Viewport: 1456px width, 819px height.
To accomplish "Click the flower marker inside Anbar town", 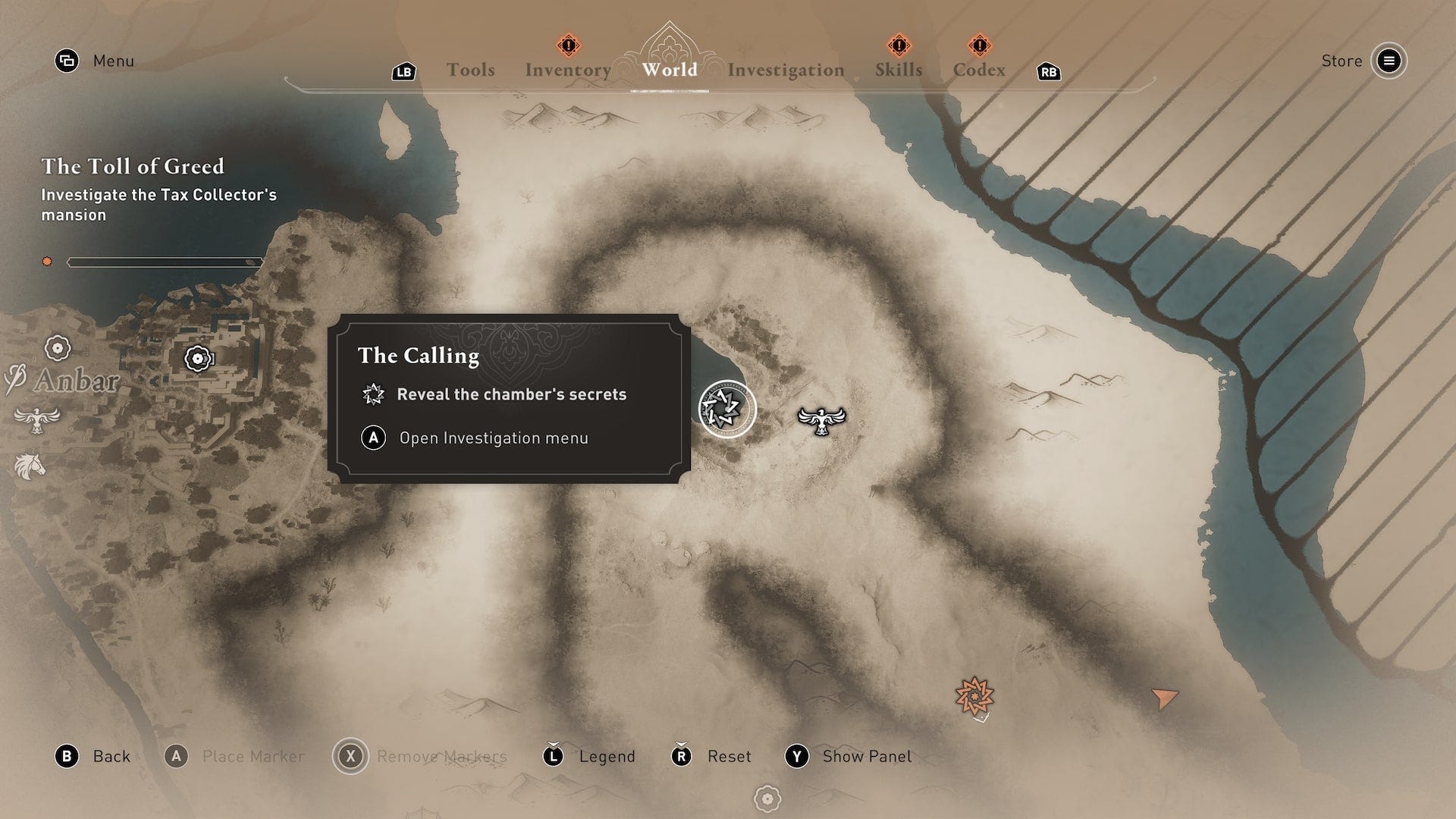I will tap(198, 358).
